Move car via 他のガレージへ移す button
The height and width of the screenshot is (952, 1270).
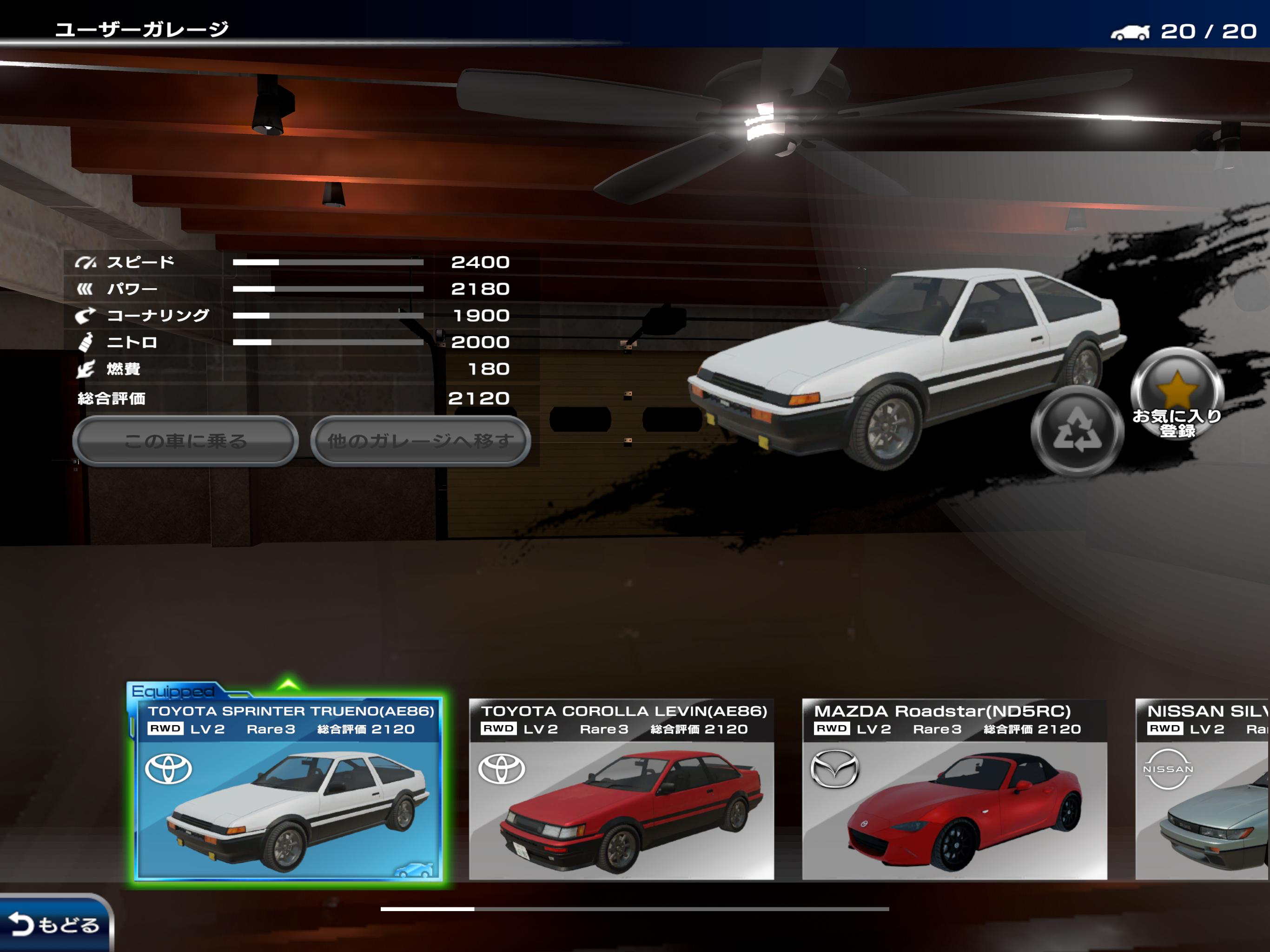click(x=420, y=441)
